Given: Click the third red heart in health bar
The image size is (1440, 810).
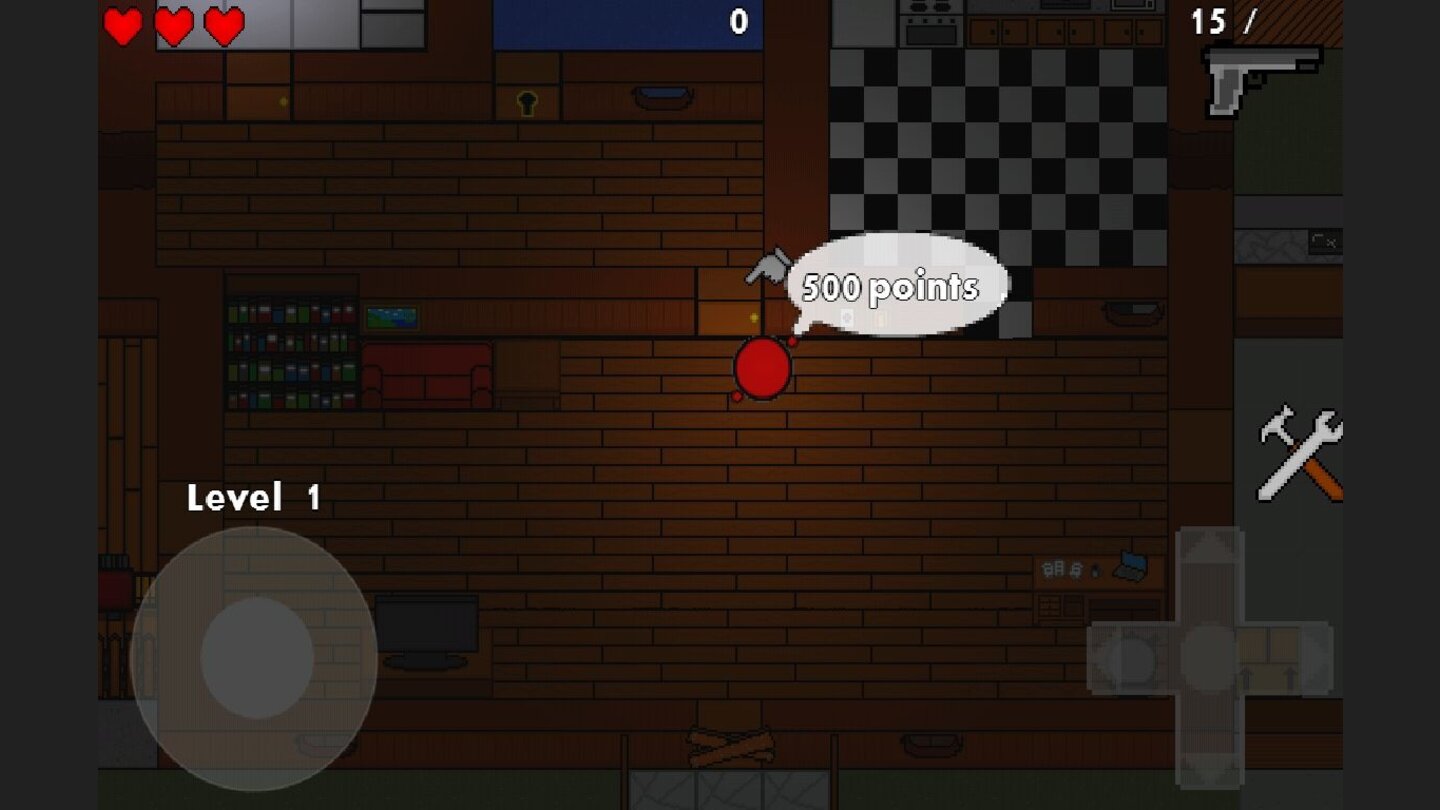Looking at the screenshot, I should click(222, 25).
